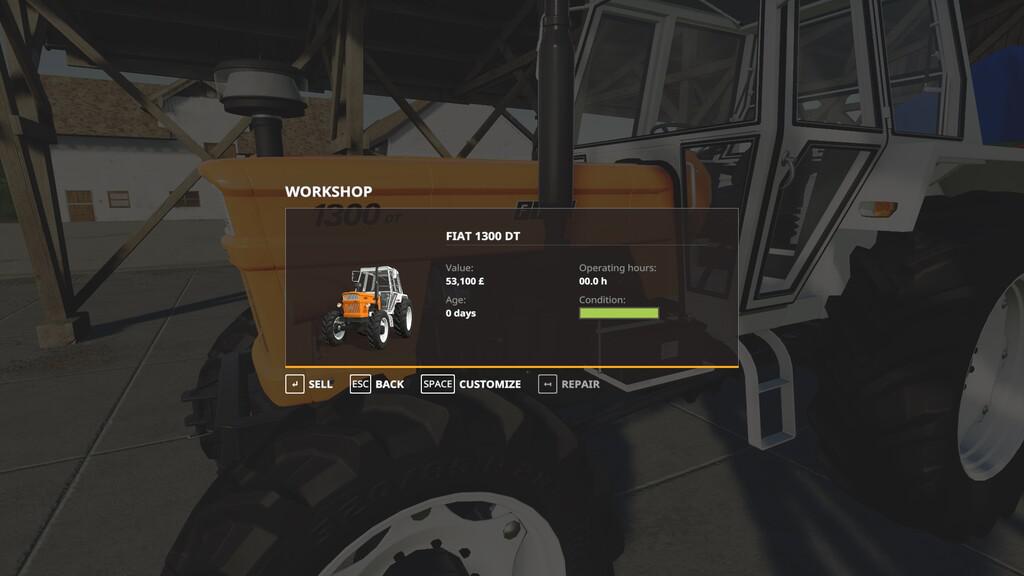
Task: Click the FIAT 1300 DT tractor thumbnail
Action: [x=366, y=306]
